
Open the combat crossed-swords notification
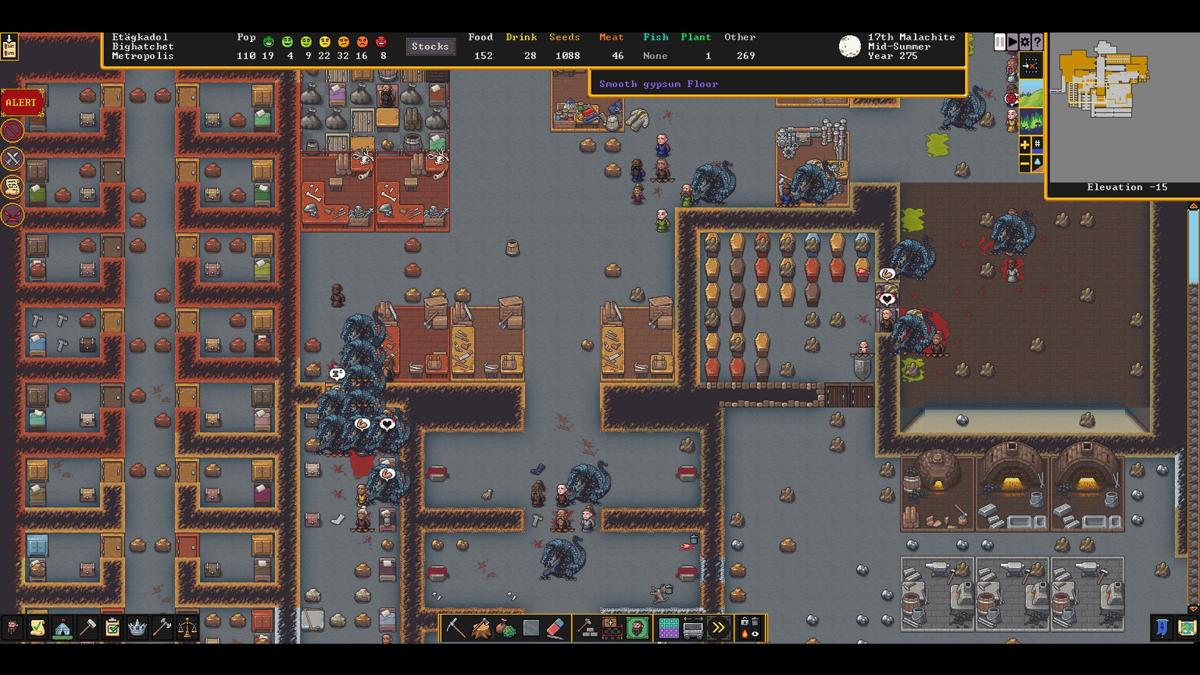coord(12,158)
